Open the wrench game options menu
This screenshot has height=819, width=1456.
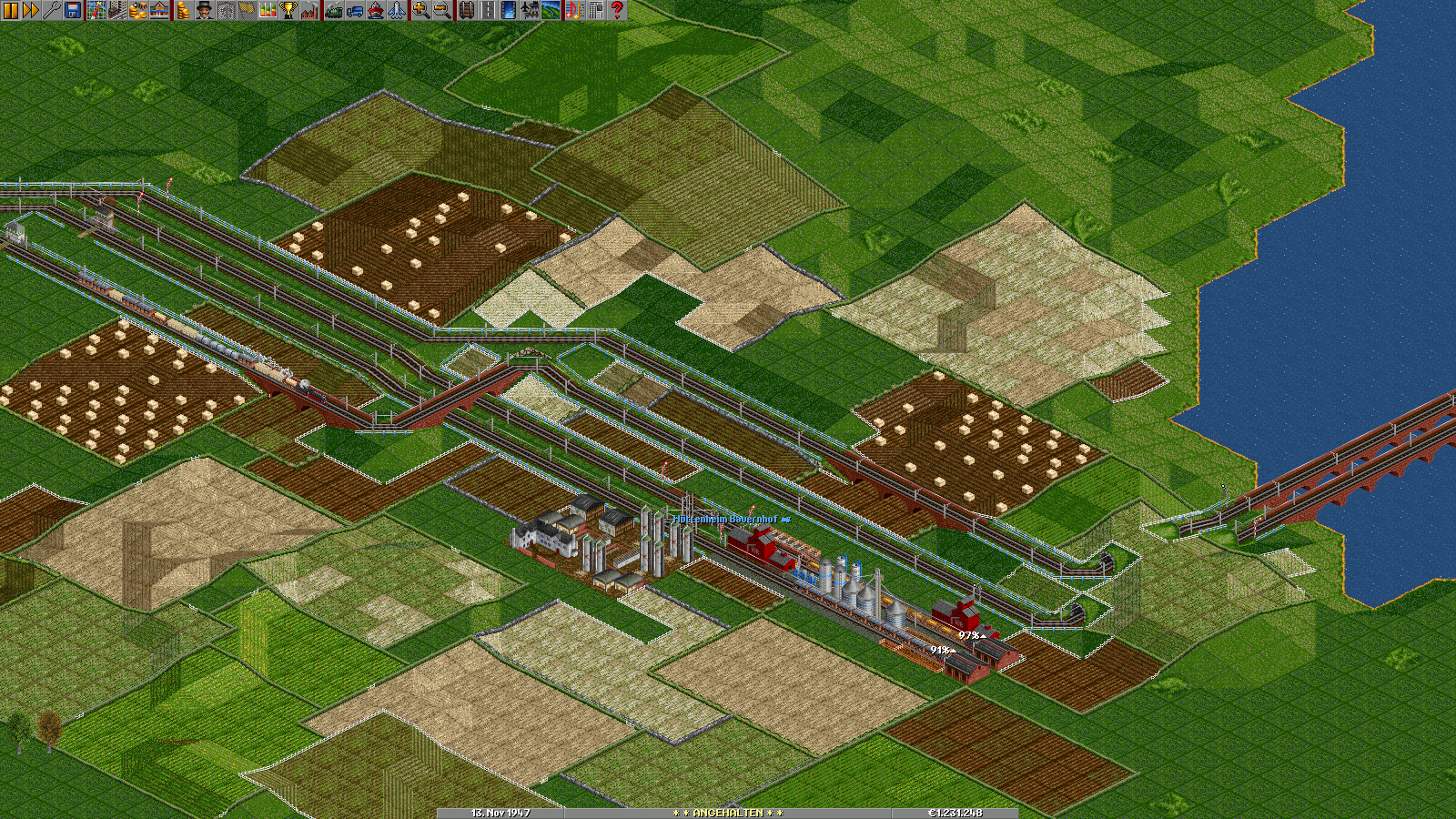(x=50, y=10)
